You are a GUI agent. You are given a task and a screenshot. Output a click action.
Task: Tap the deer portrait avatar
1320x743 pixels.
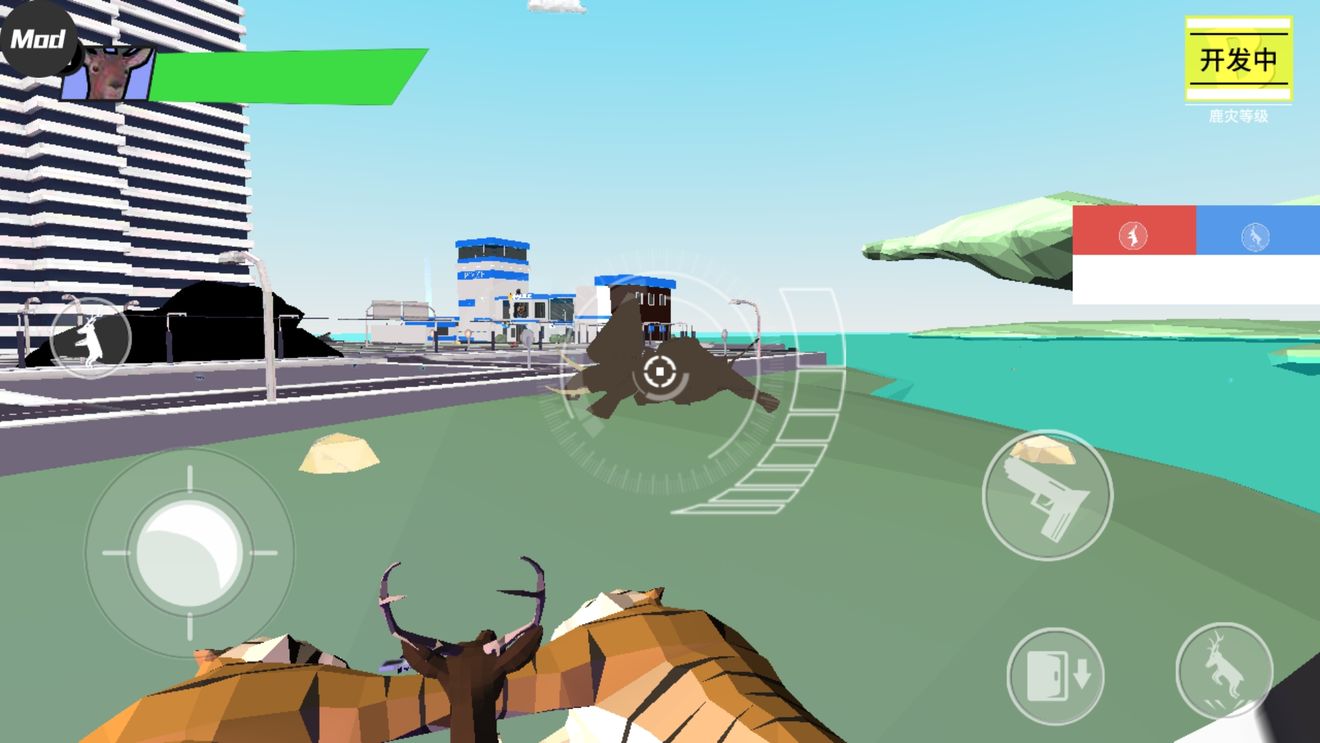pos(110,72)
